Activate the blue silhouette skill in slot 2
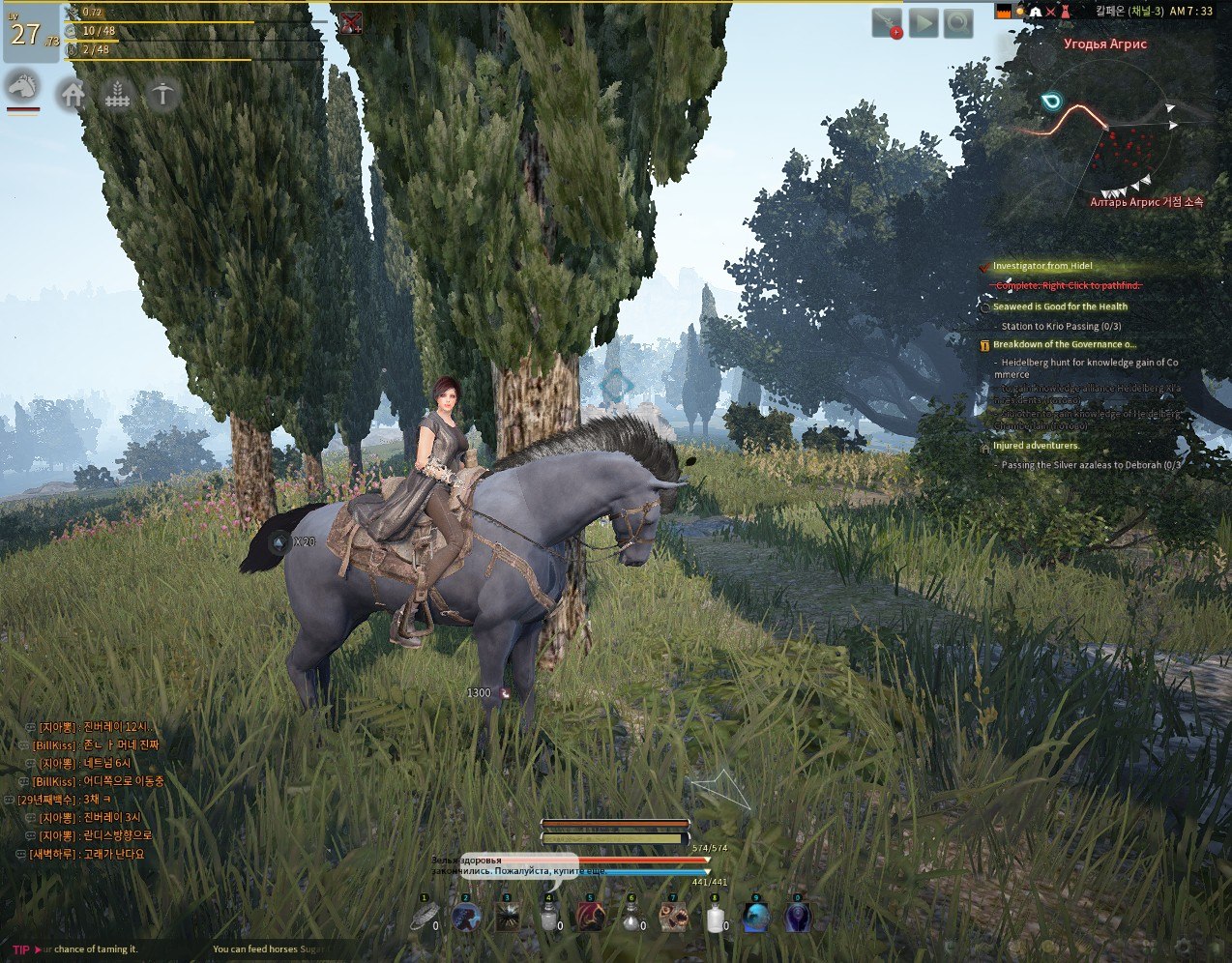This screenshot has height=963, width=1232. coord(466,917)
